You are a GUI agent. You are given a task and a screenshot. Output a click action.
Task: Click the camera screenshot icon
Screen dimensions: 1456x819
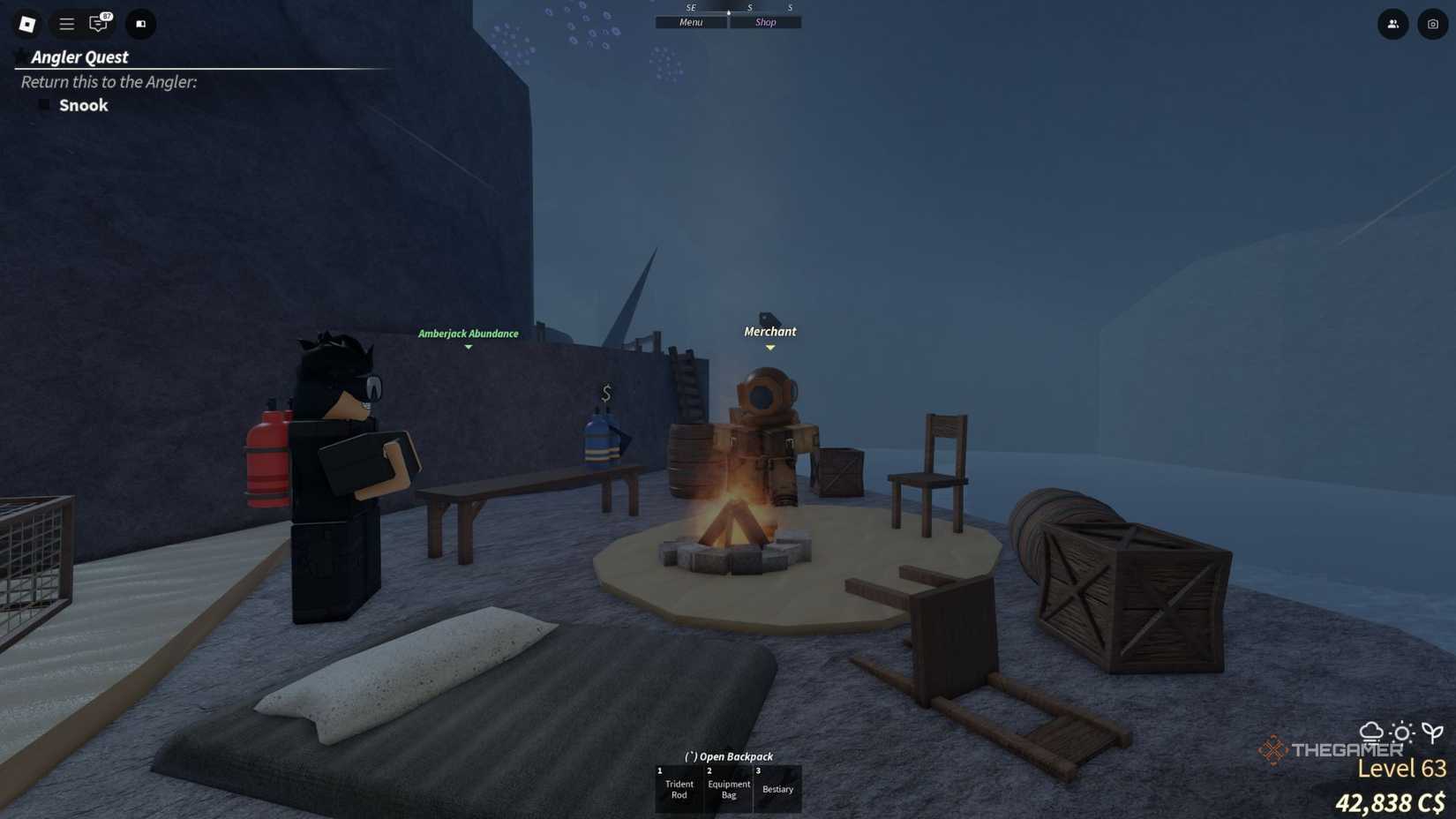(1431, 24)
